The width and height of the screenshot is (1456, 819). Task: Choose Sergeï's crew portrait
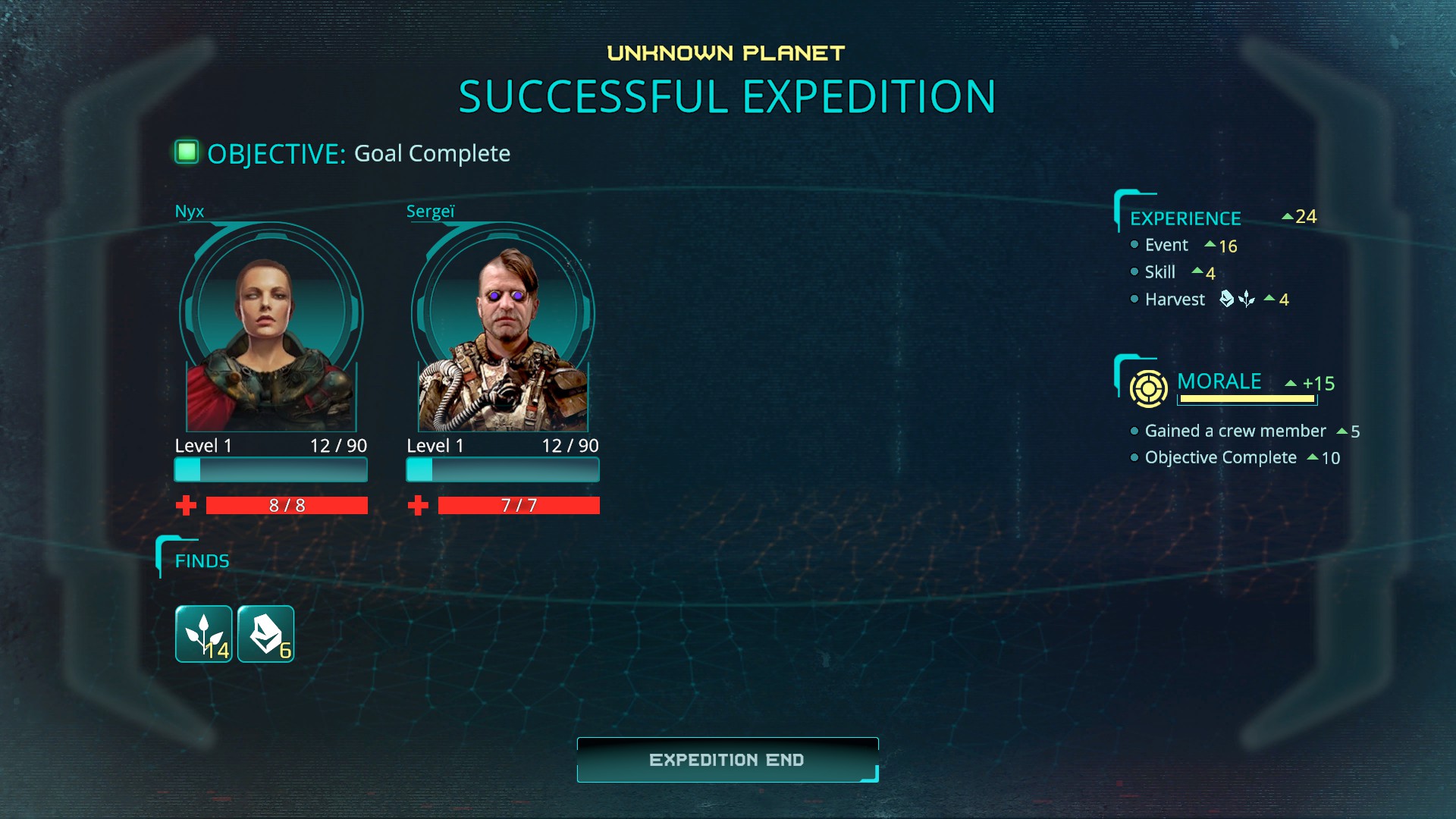503,328
